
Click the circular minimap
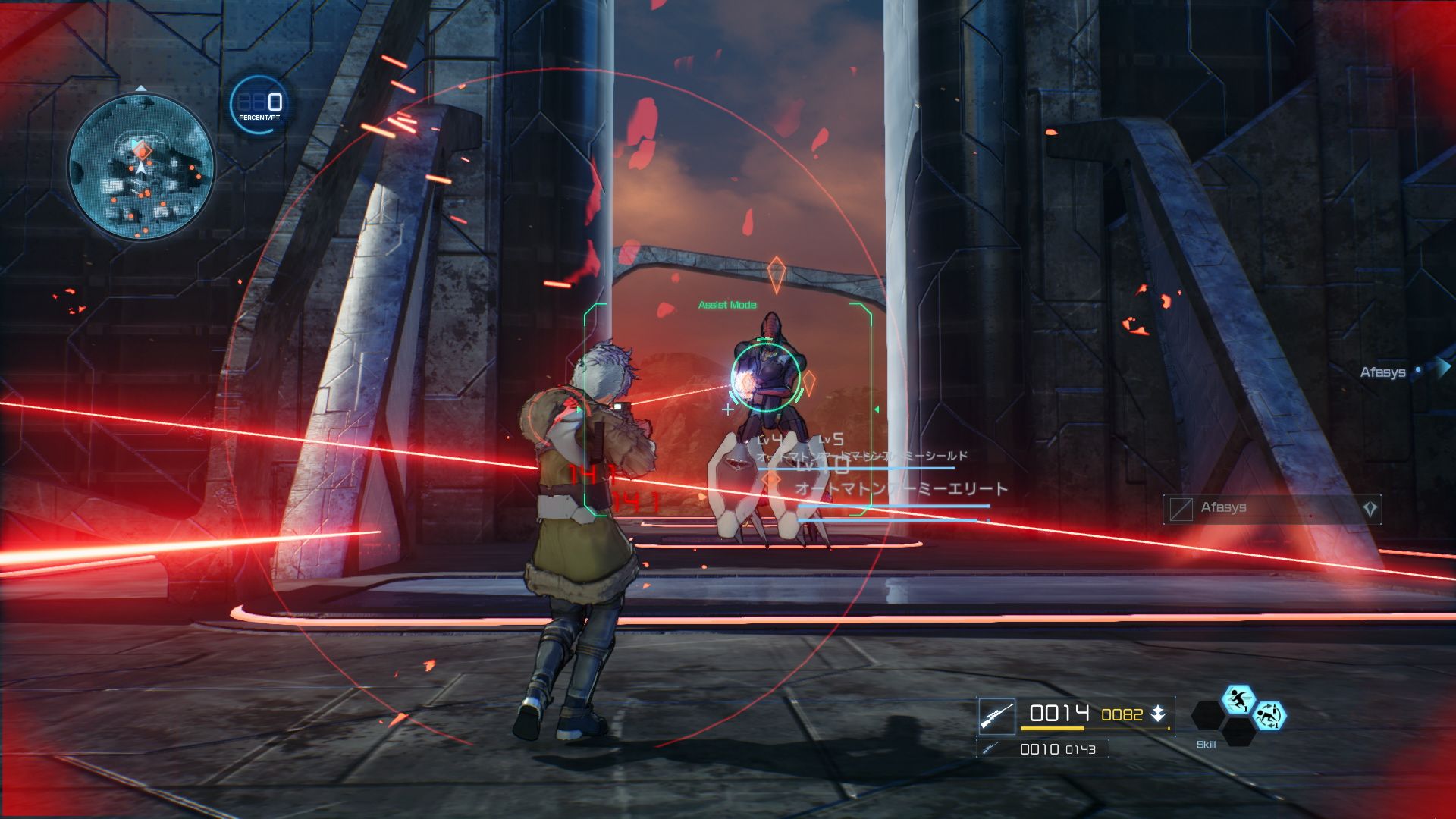pos(141,167)
